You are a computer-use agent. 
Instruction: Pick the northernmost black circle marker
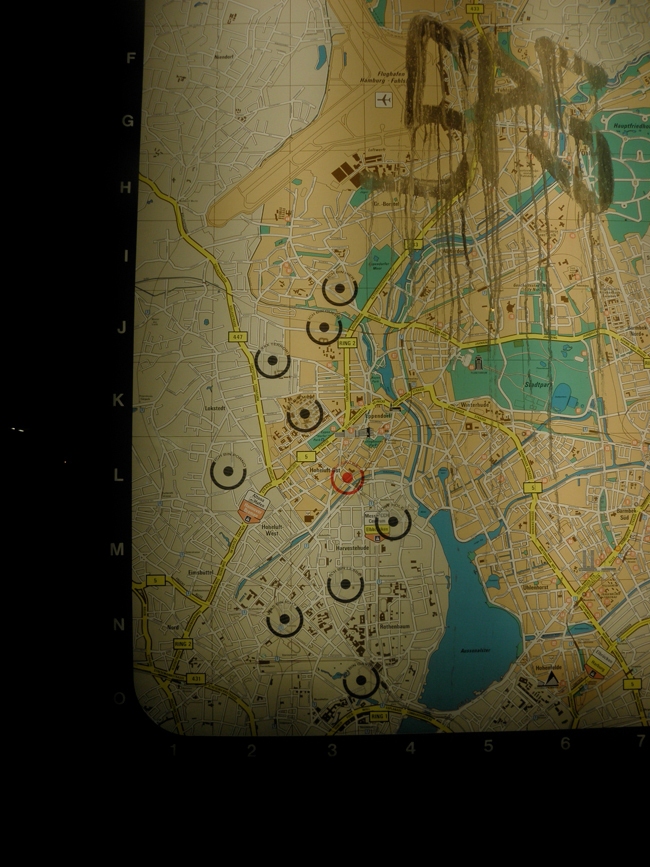click(x=340, y=290)
